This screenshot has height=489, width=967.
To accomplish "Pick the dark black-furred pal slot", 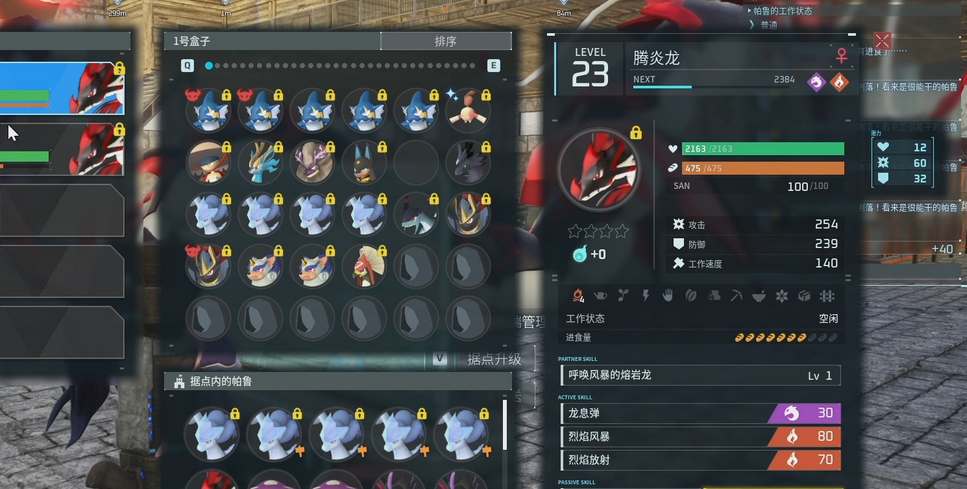I will [468, 161].
